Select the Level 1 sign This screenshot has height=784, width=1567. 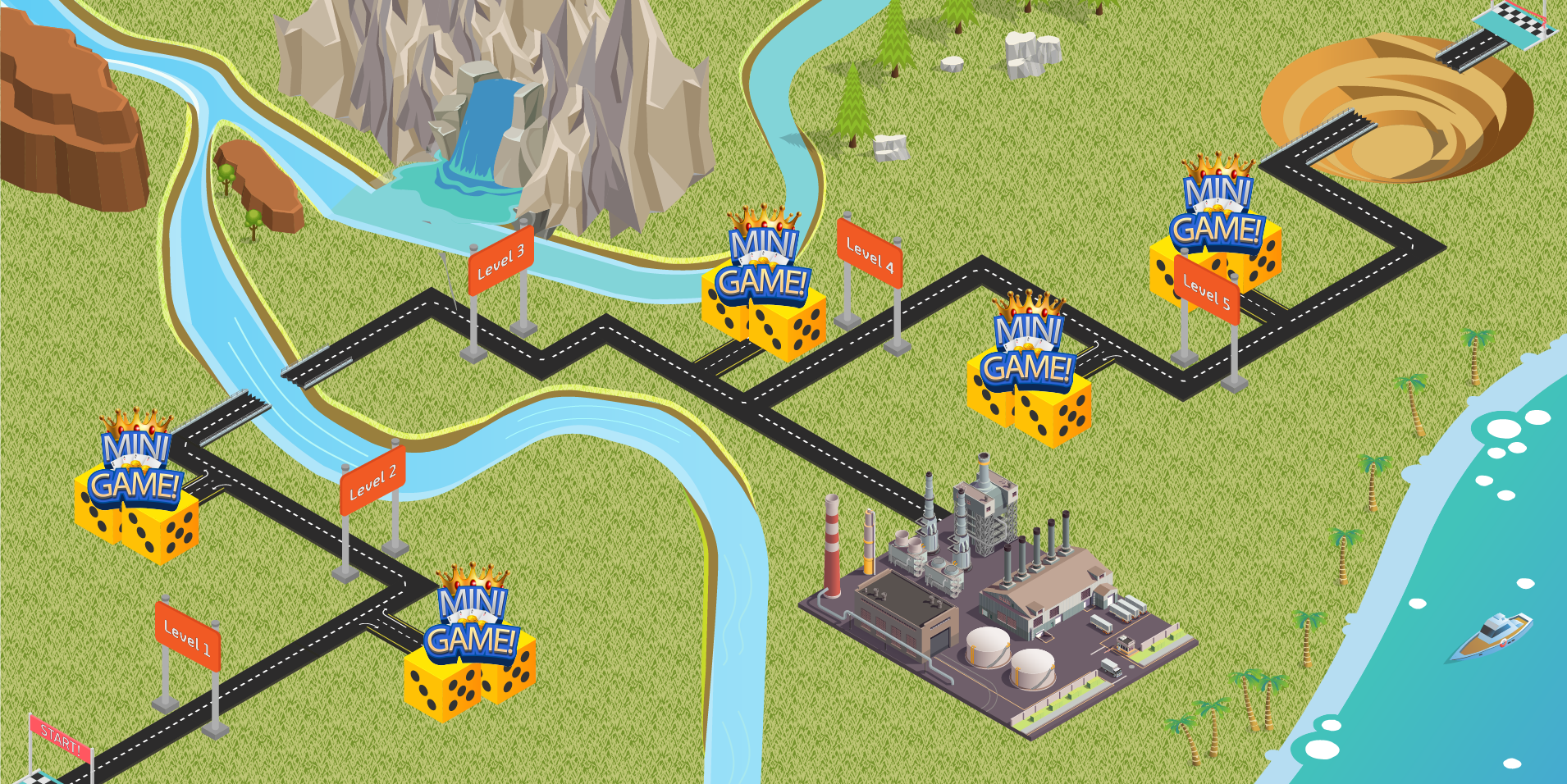pyautogui.click(x=187, y=637)
